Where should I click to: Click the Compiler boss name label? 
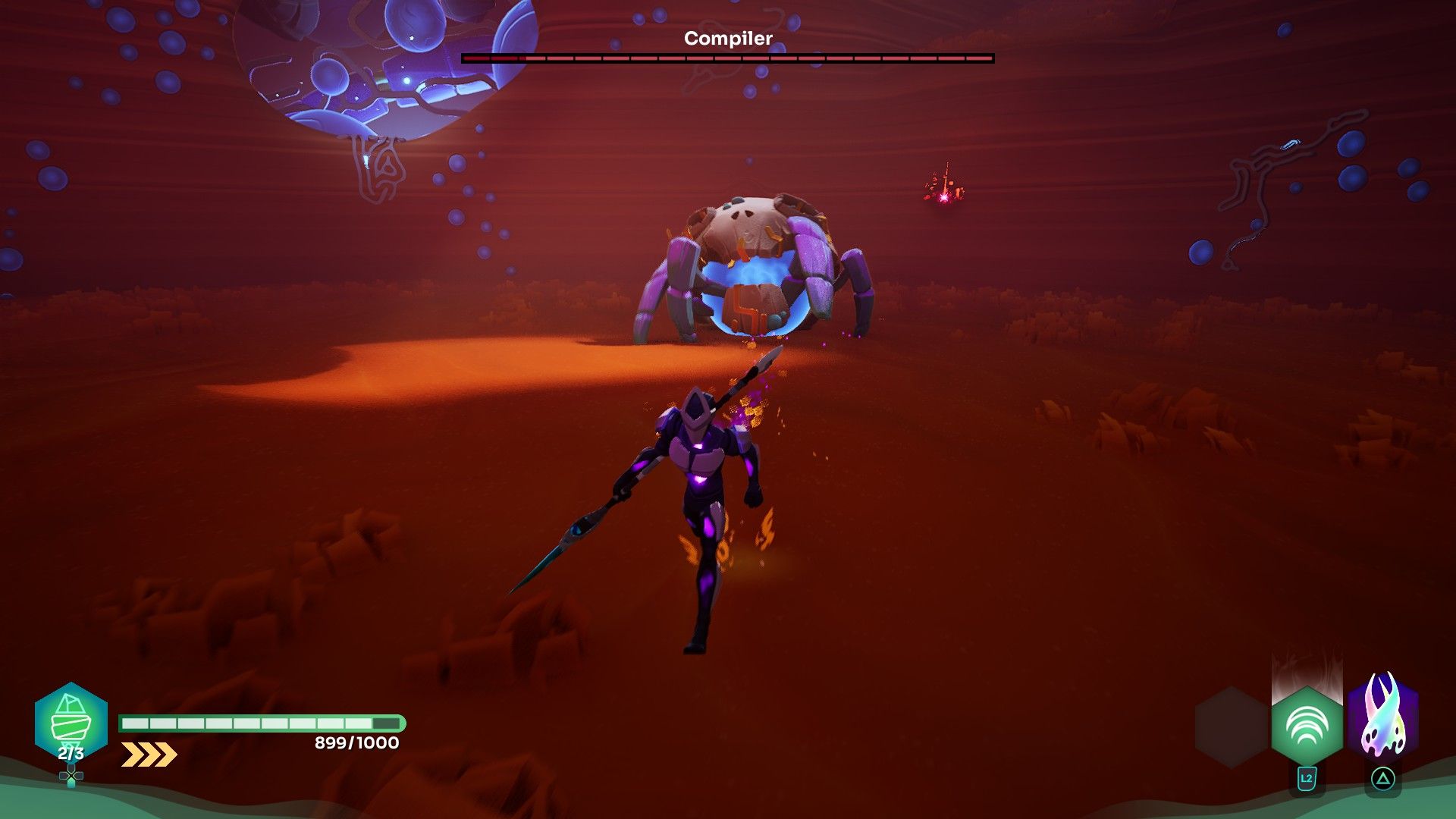[x=727, y=37]
